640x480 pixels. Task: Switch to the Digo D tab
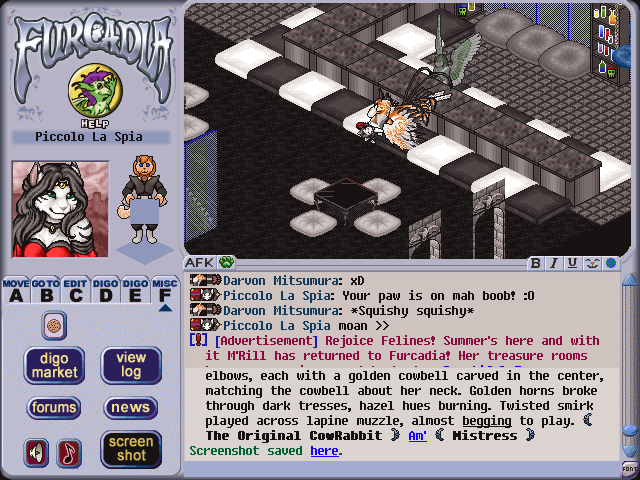(x=105, y=289)
